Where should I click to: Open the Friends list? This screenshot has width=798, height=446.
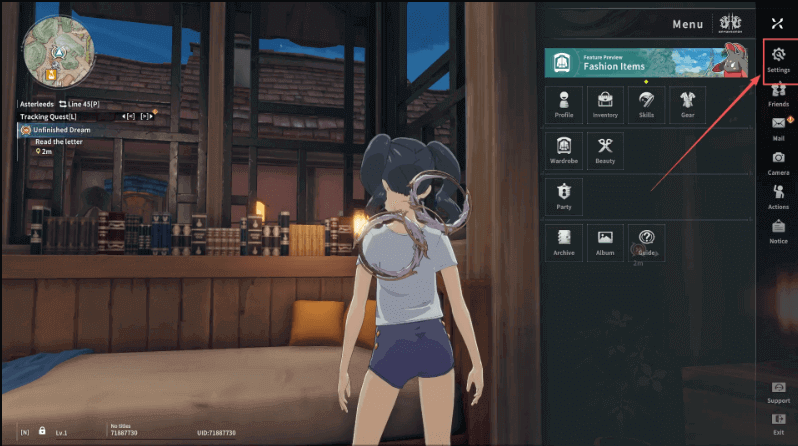click(x=778, y=93)
